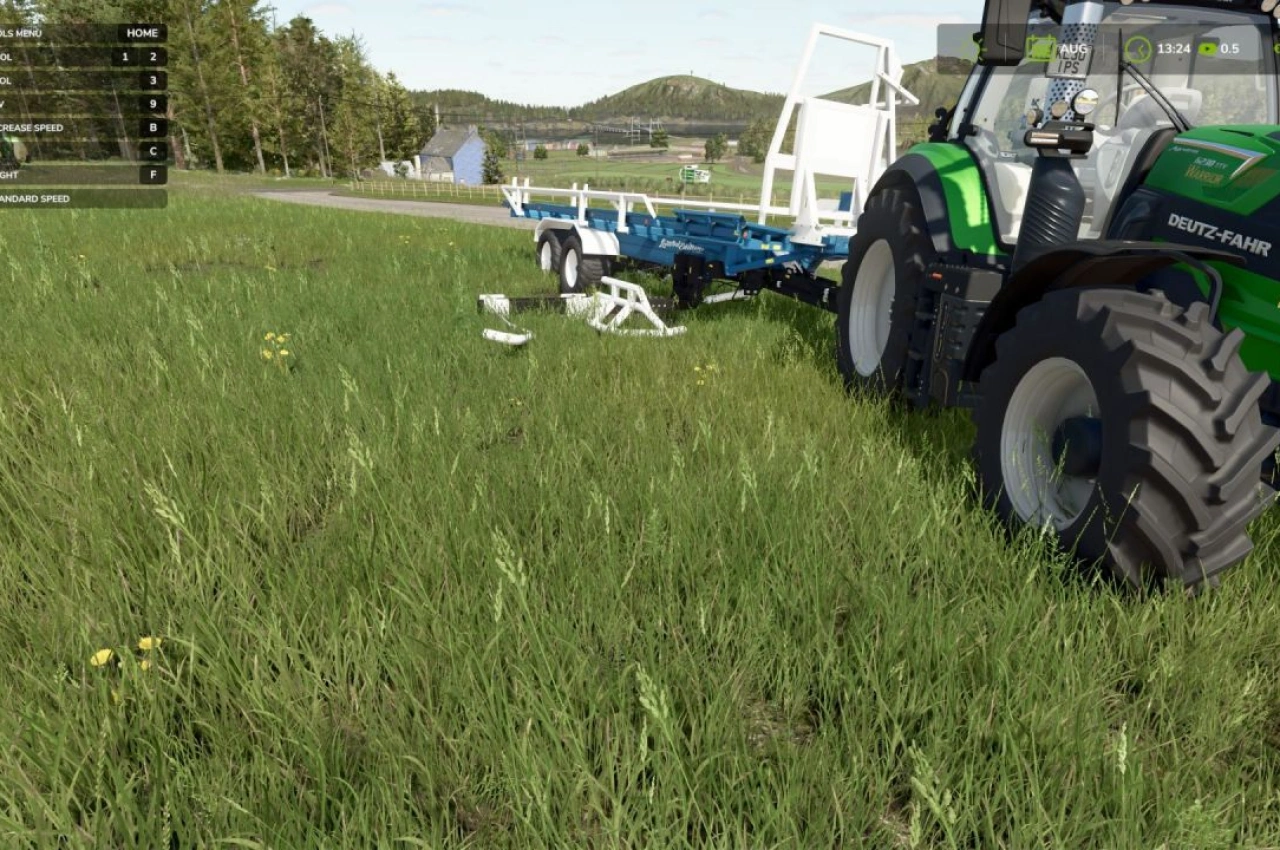The height and width of the screenshot is (850, 1280).
Task: Click the time scale speed icon
Action: [x=1210, y=47]
